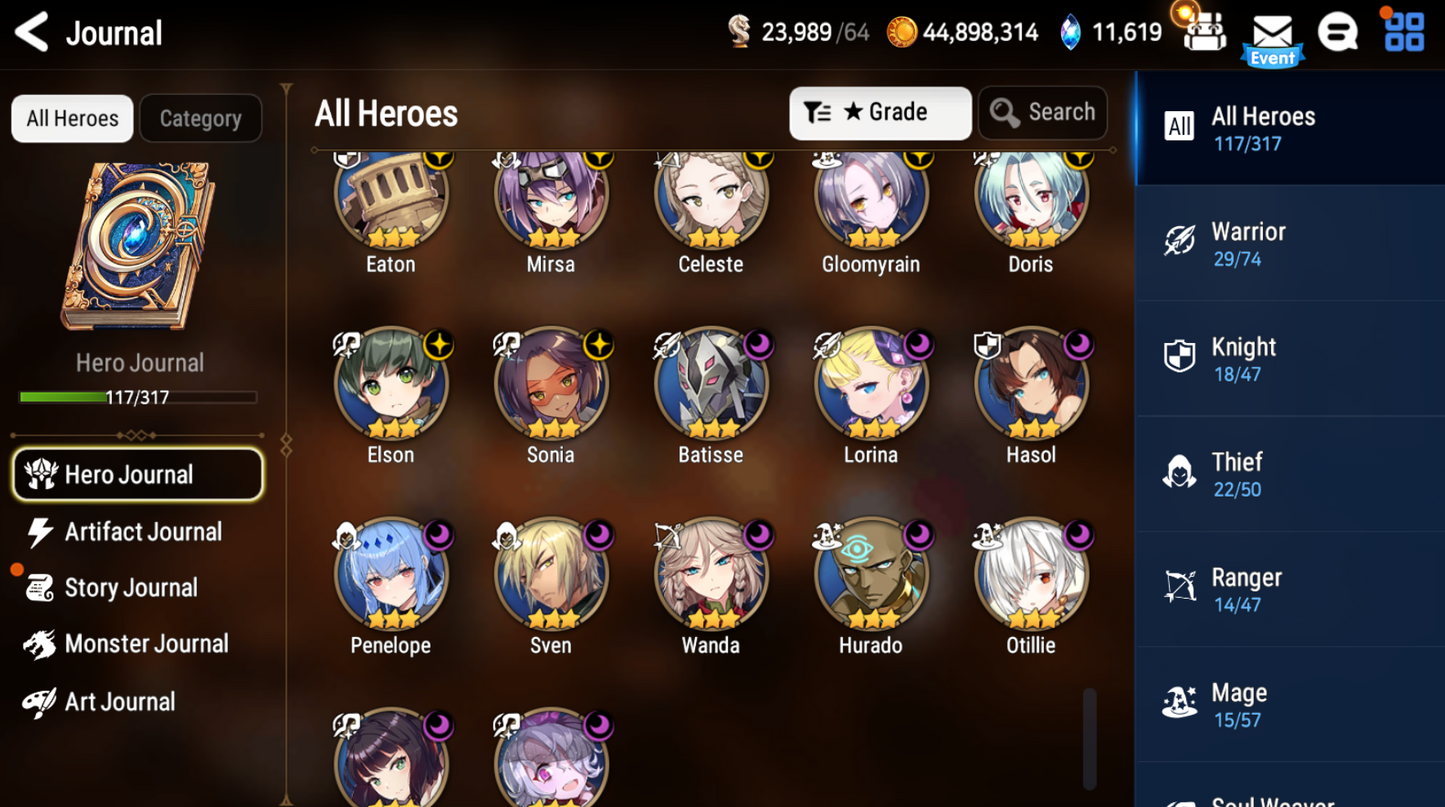Open the blue grid menu at top right

coord(1404,31)
